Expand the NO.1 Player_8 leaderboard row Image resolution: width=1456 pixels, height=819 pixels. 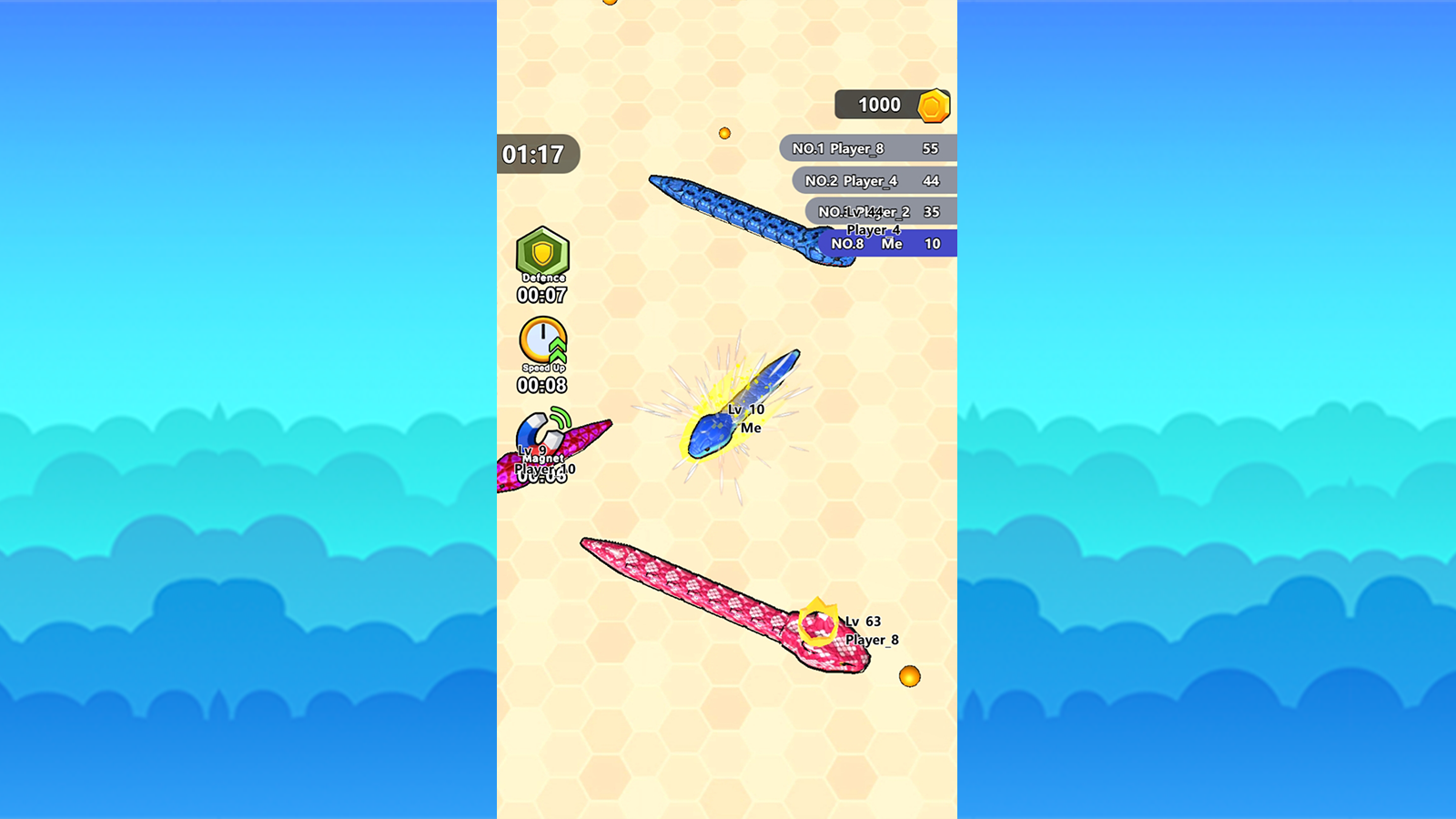[x=863, y=148]
